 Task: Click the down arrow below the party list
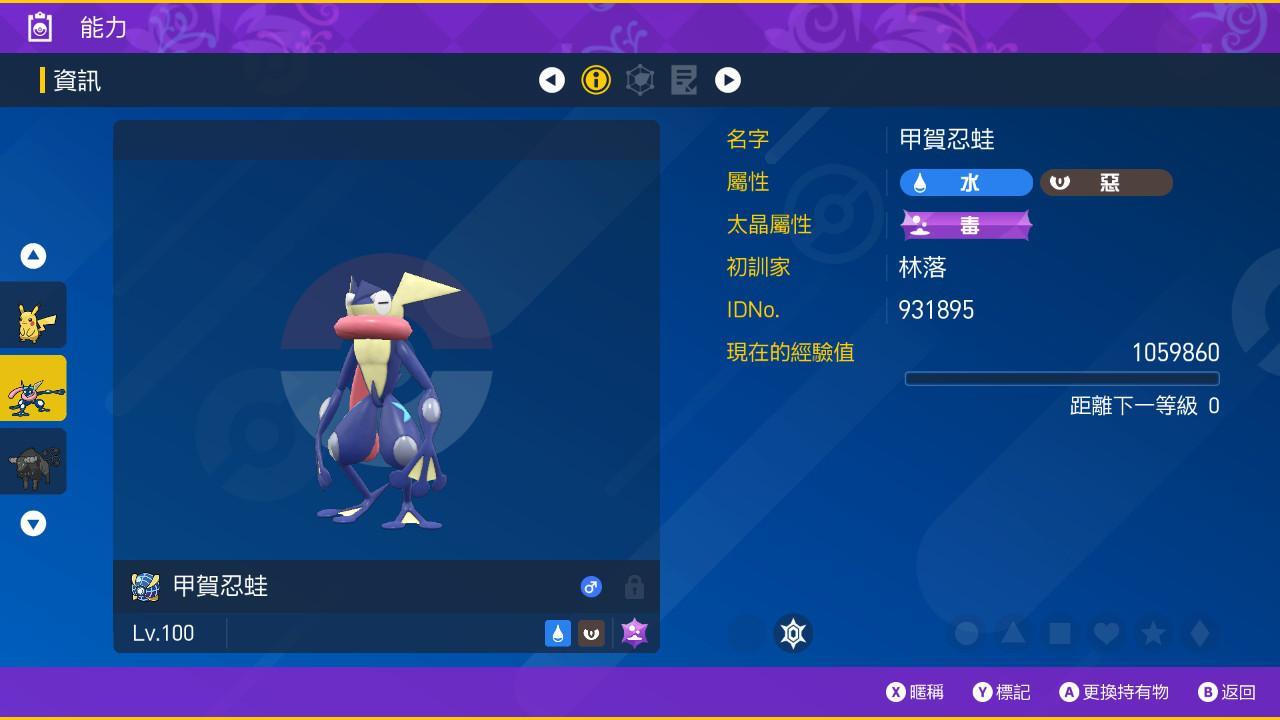click(x=33, y=521)
